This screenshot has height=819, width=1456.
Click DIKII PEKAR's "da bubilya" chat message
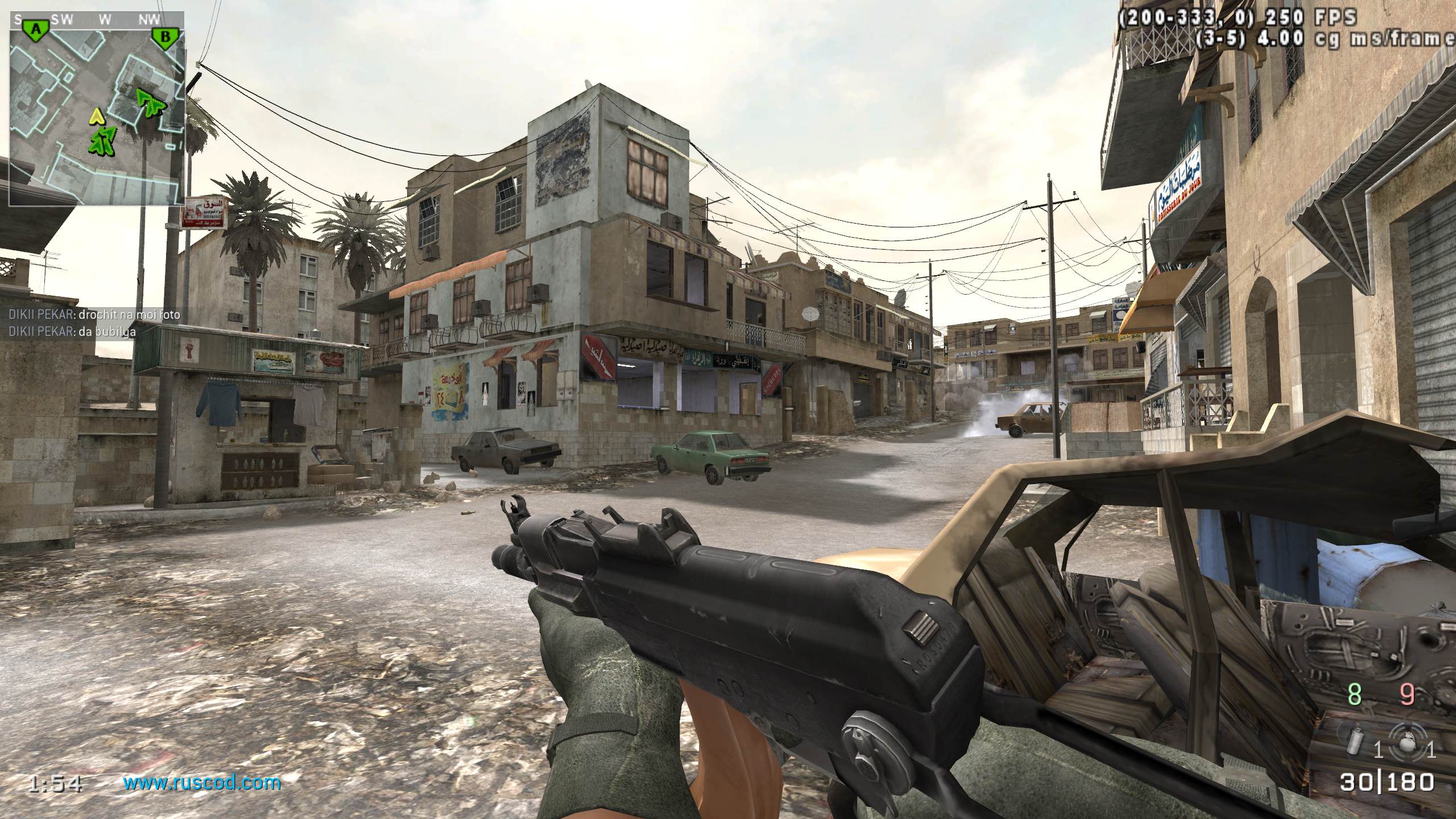[72, 332]
